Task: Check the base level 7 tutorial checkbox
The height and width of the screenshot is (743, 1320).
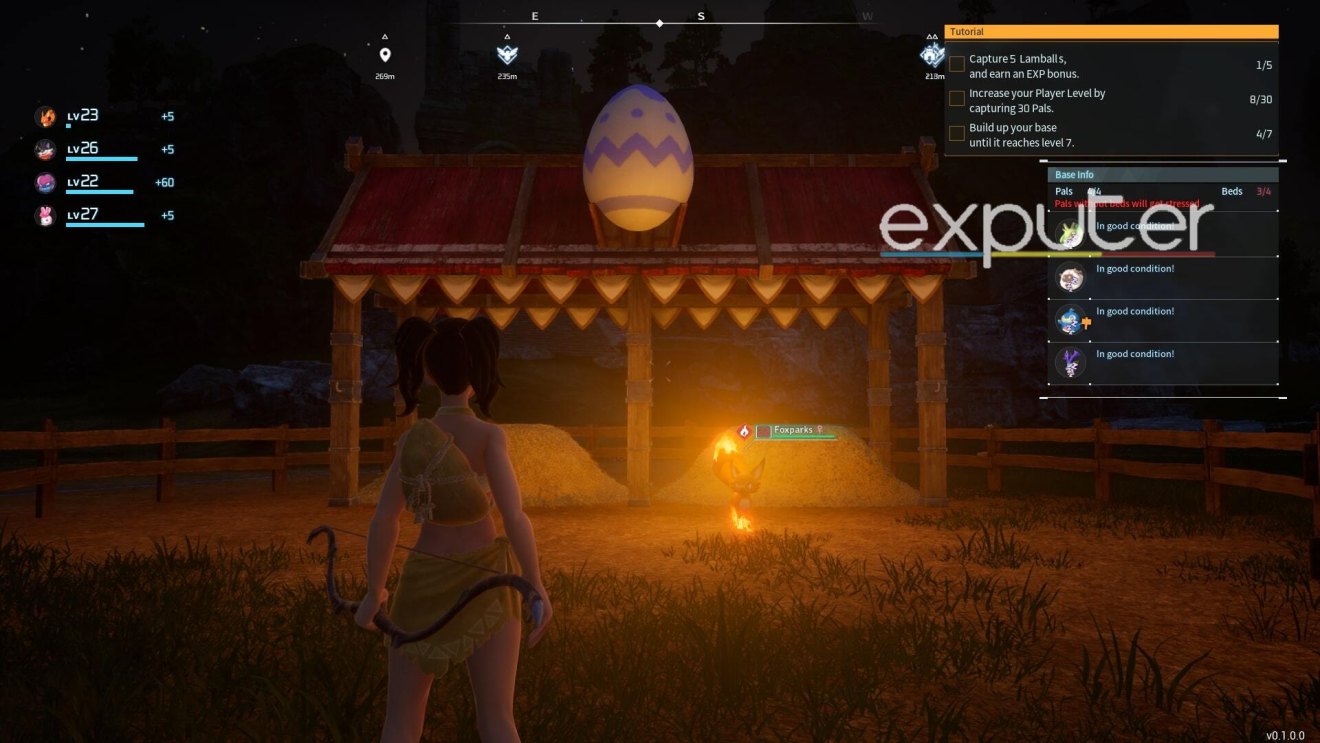Action: [x=957, y=133]
